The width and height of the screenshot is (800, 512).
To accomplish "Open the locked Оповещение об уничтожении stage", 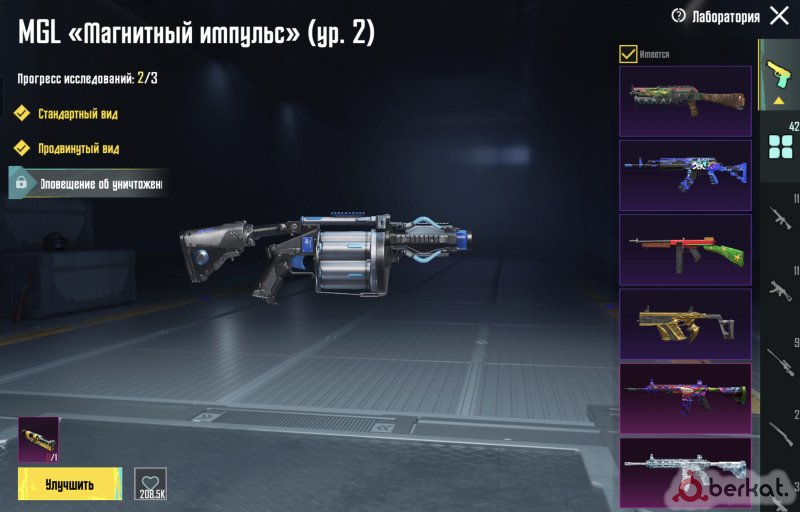I will coord(88,184).
